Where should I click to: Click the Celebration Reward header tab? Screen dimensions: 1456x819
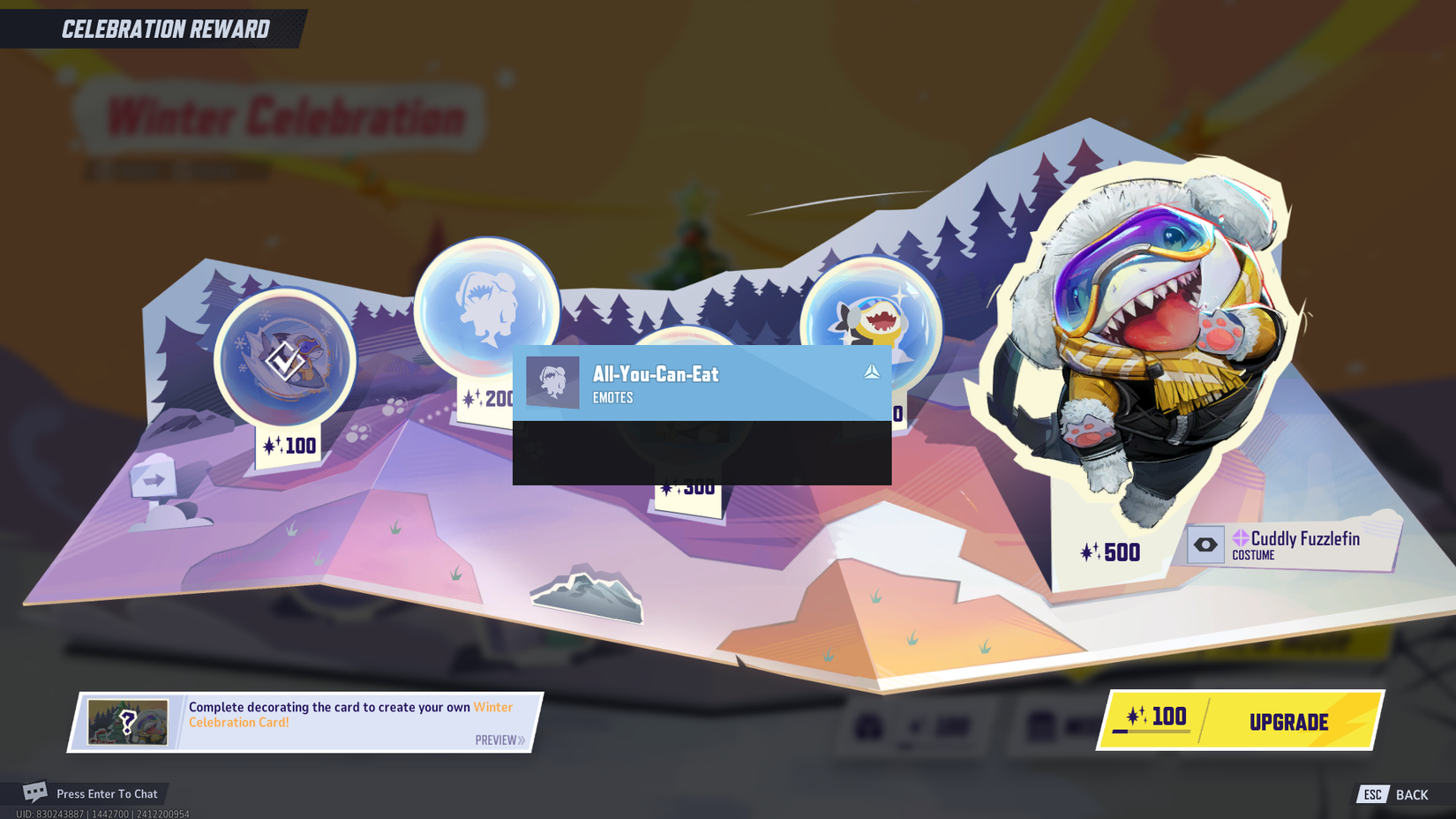point(164,28)
